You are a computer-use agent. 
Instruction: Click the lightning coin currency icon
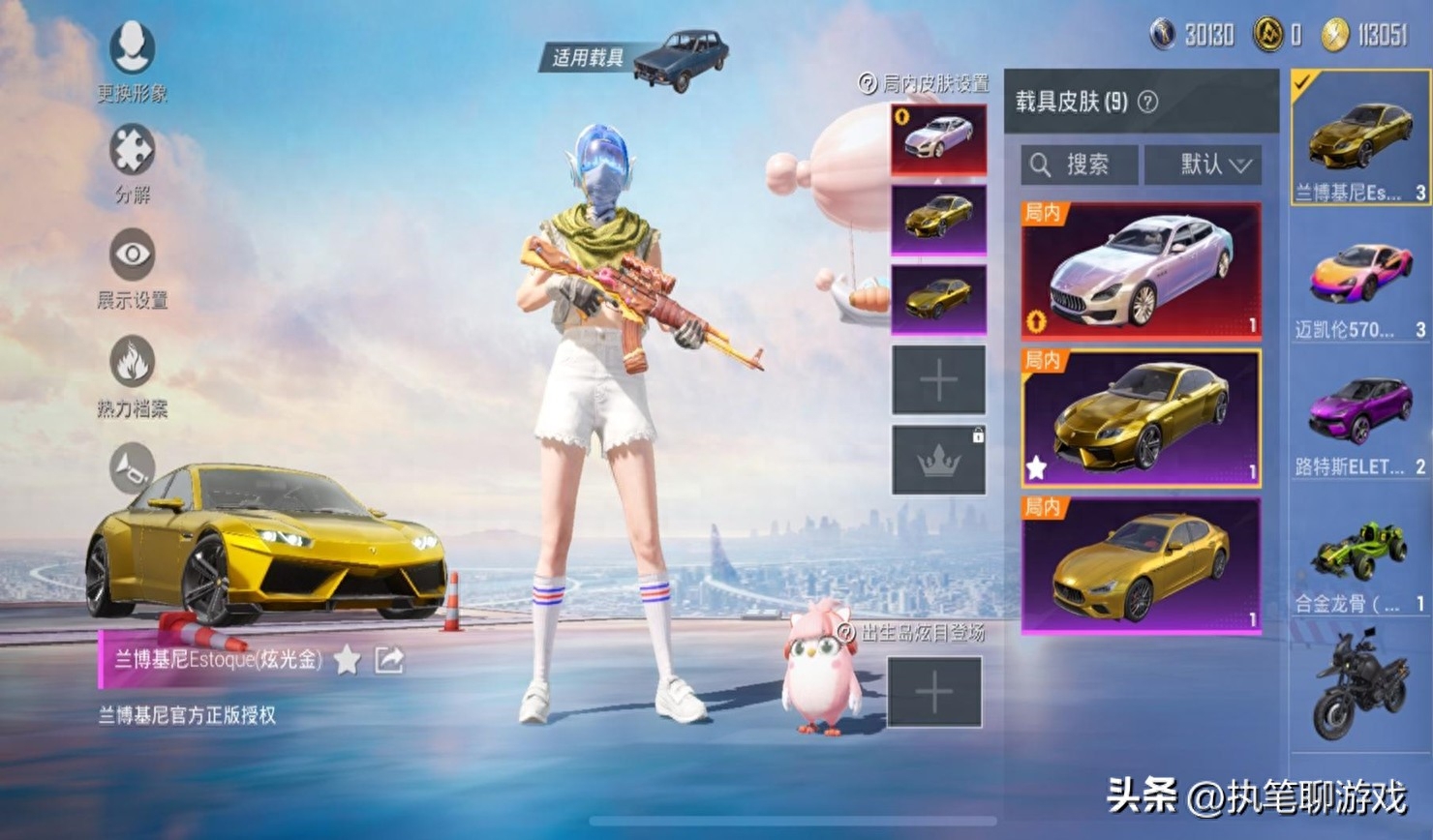(1331, 32)
